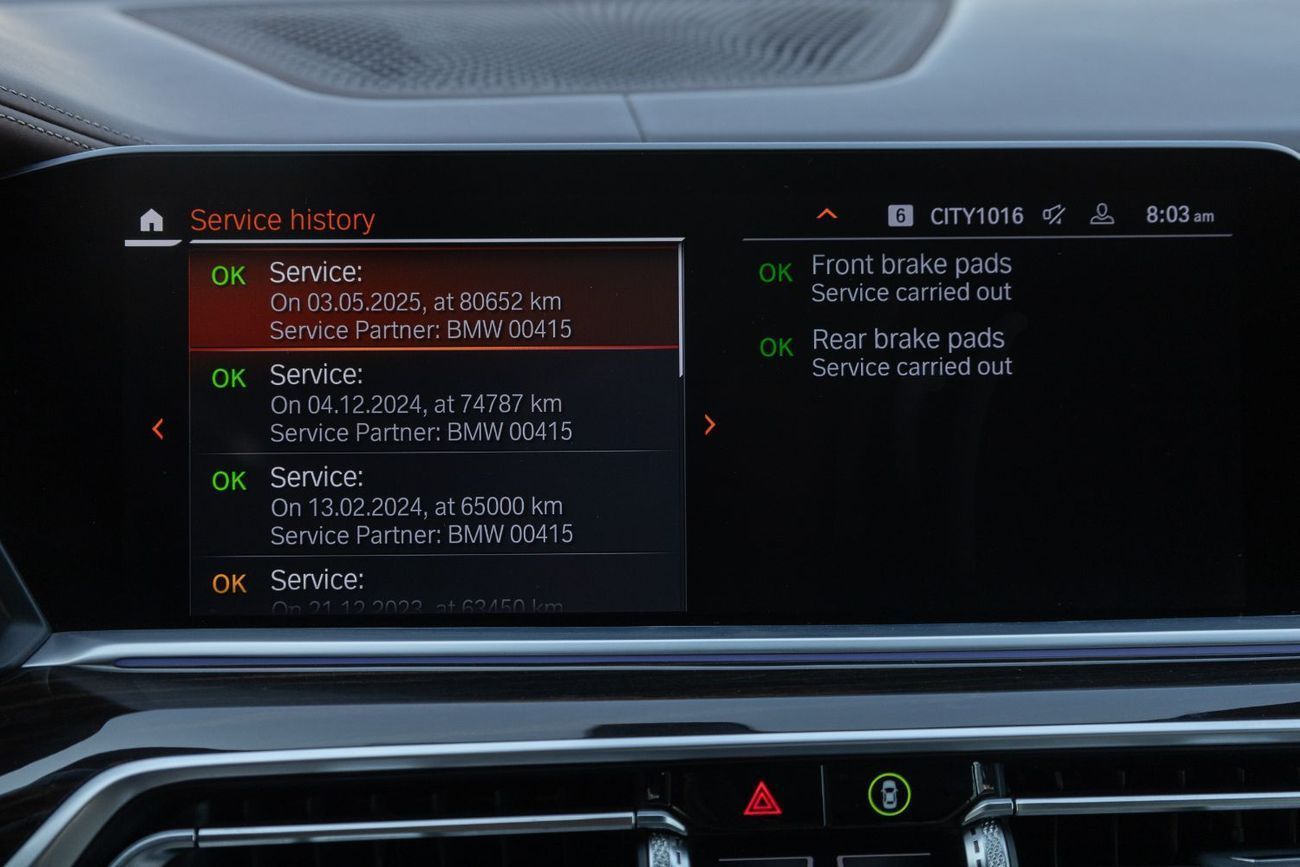The height and width of the screenshot is (867, 1300).
Task: Select the Rear brake pads entry
Action: pos(909,350)
